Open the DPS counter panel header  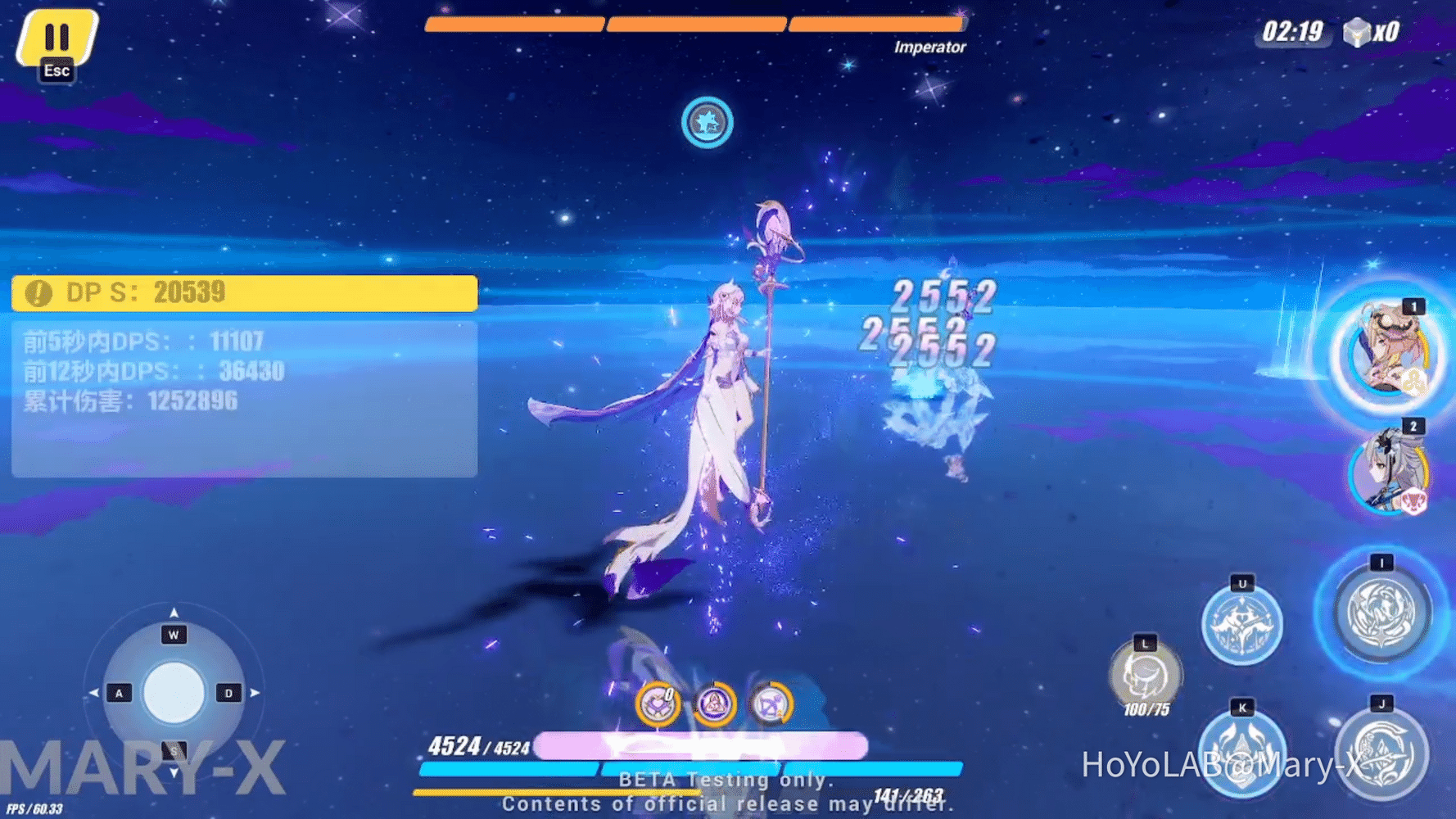click(242, 292)
